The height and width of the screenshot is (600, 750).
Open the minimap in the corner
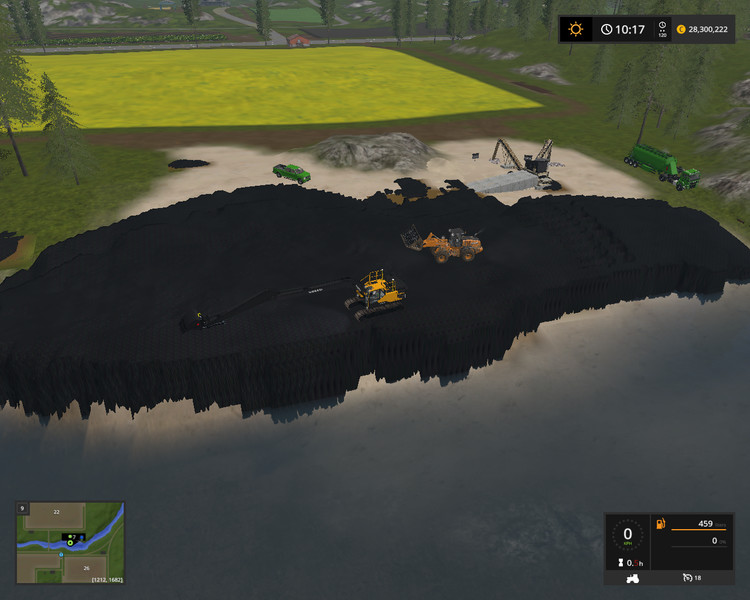click(70, 543)
